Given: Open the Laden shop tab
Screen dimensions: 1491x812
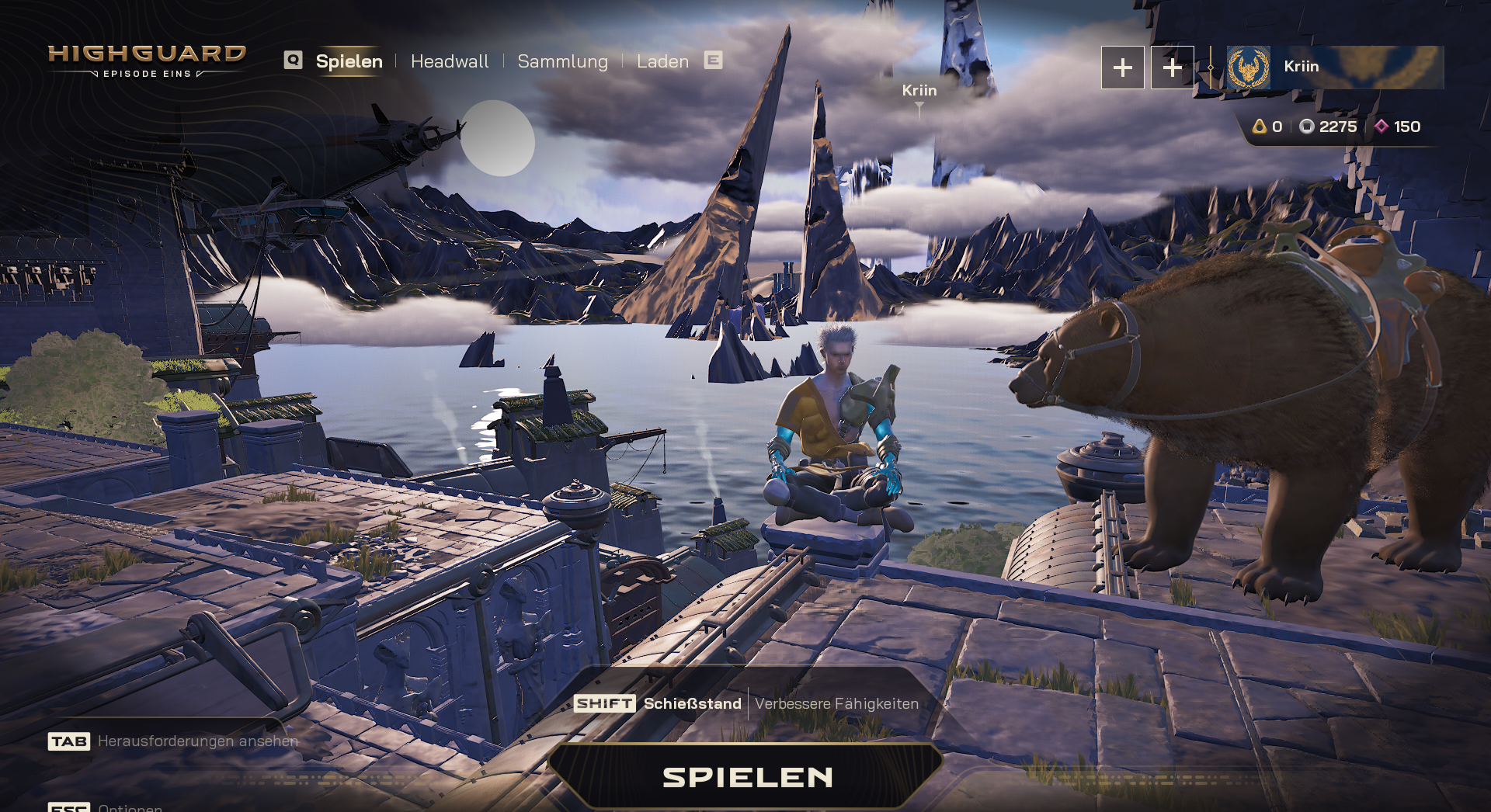Looking at the screenshot, I should pos(662,61).
